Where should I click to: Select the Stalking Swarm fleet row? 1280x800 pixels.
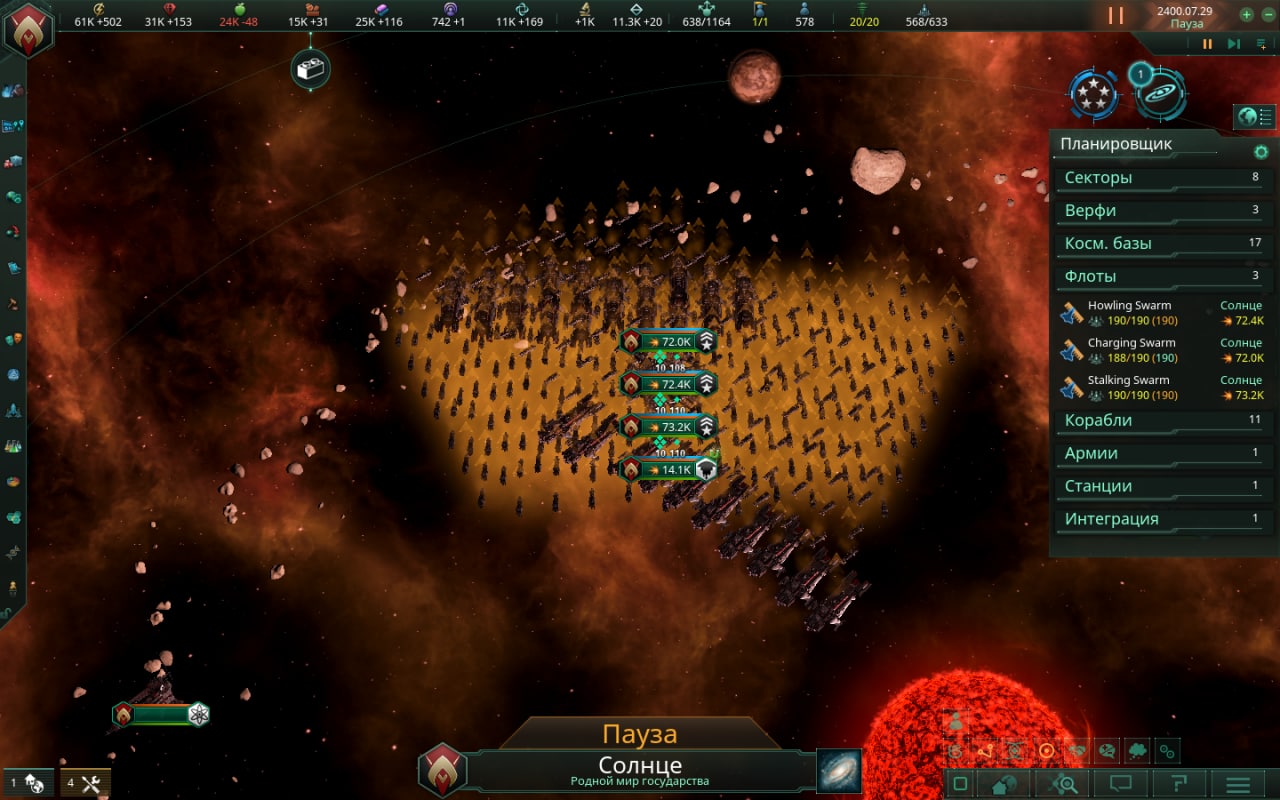click(x=1162, y=387)
